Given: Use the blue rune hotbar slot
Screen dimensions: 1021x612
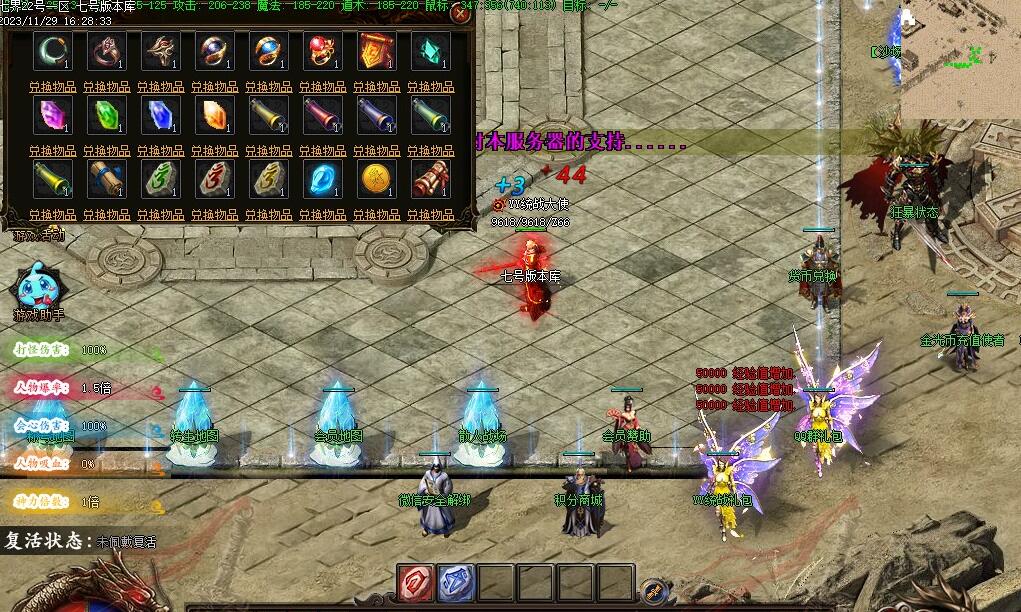Looking at the screenshot, I should pos(456,583).
